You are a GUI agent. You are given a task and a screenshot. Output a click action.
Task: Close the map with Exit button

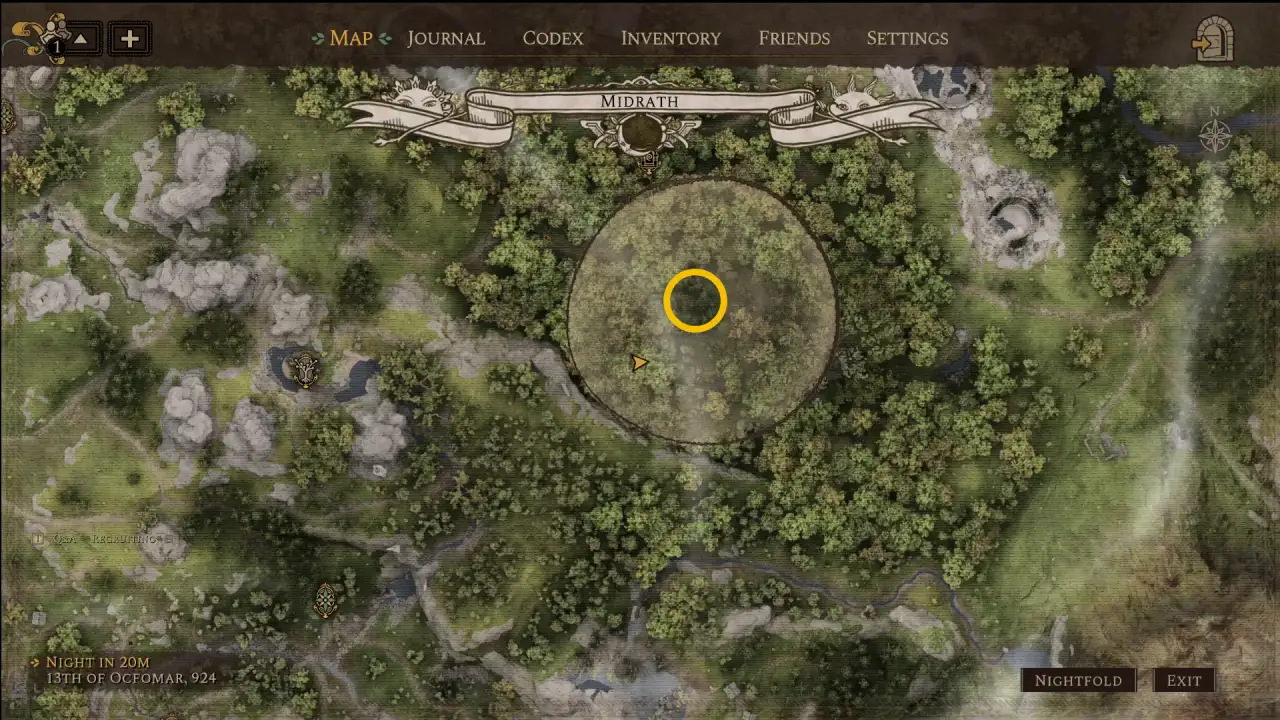(1184, 681)
